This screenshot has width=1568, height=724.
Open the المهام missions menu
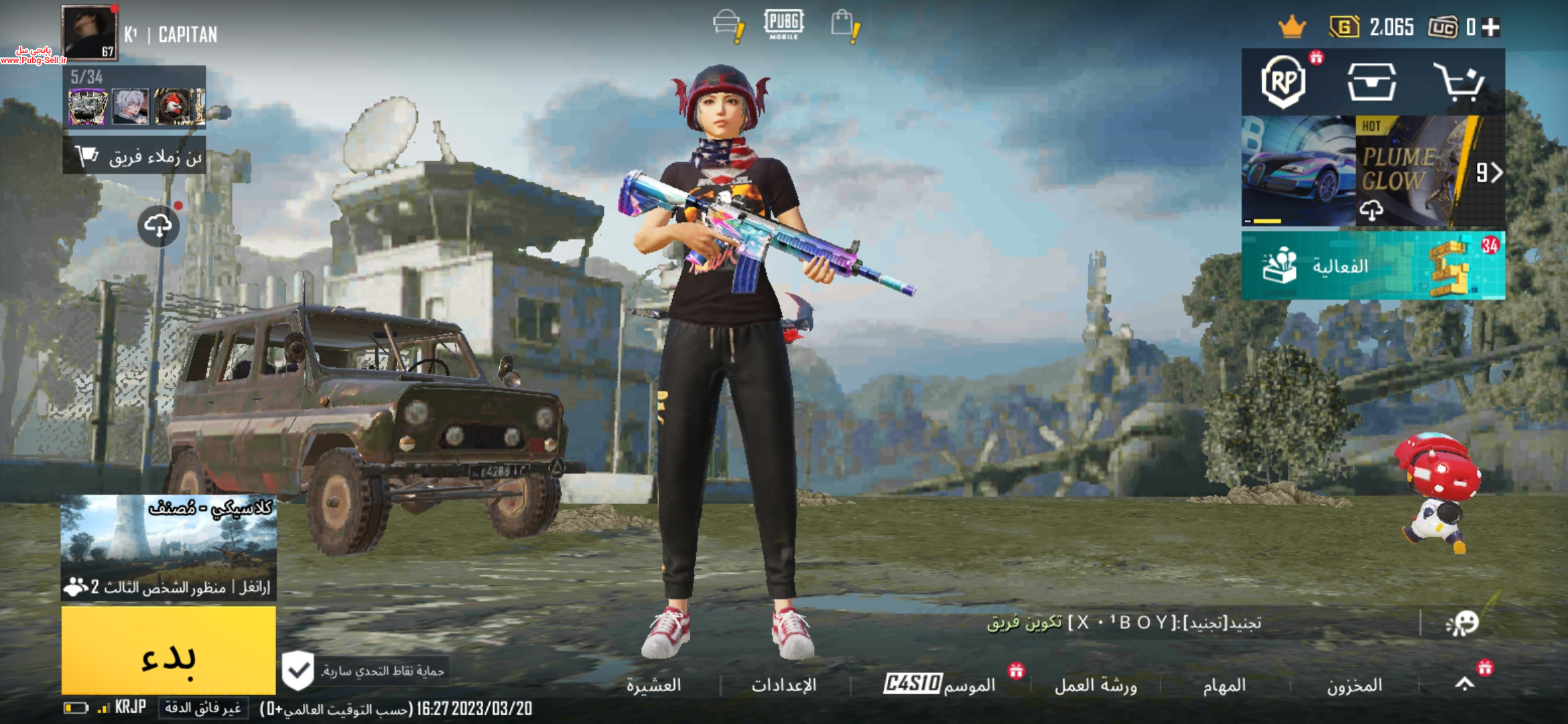(1224, 685)
